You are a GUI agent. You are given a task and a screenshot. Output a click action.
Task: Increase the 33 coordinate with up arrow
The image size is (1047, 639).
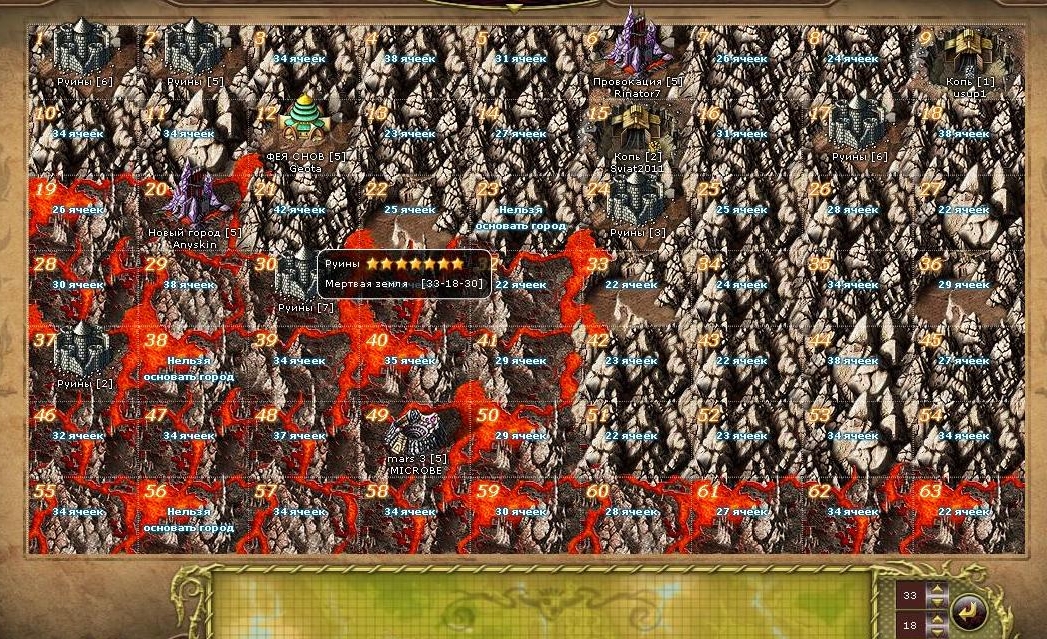[937, 589]
